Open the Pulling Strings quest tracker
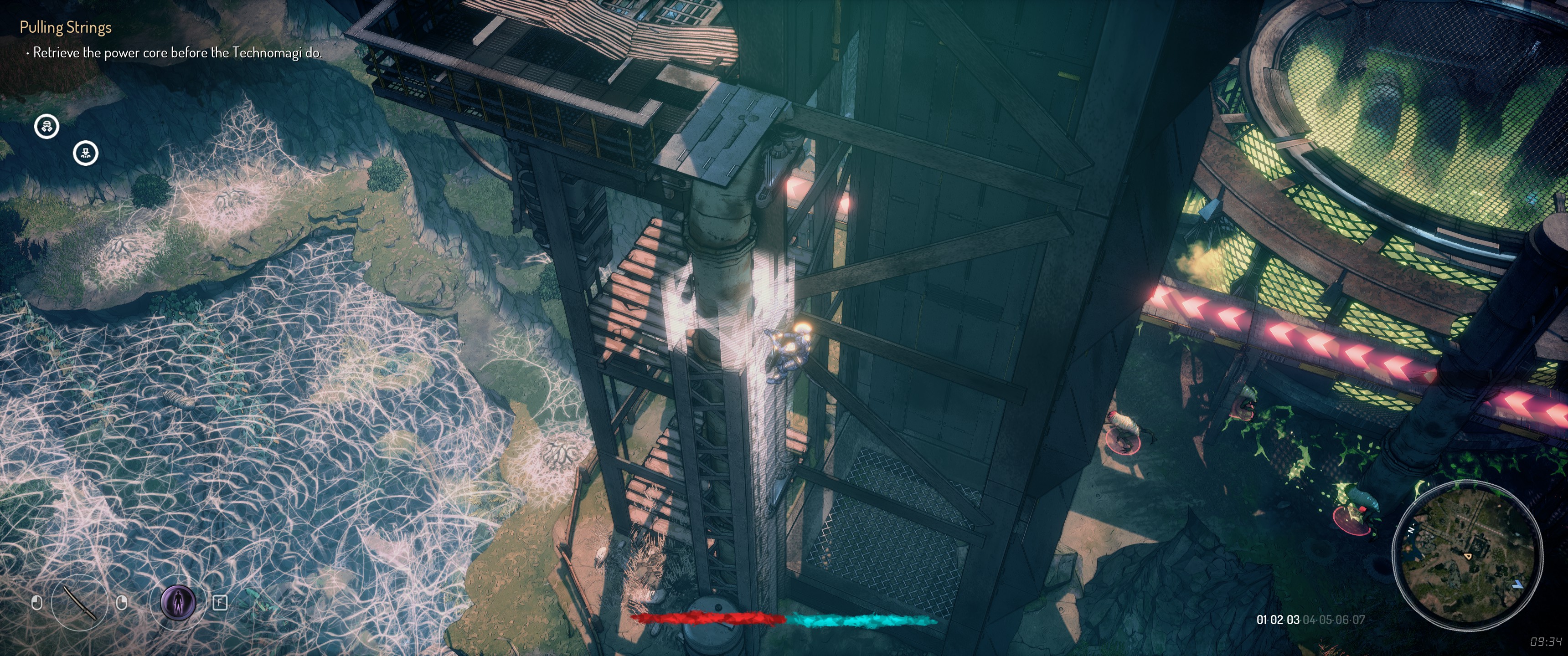Viewport: 1568px width, 656px height. pyautogui.click(x=66, y=27)
